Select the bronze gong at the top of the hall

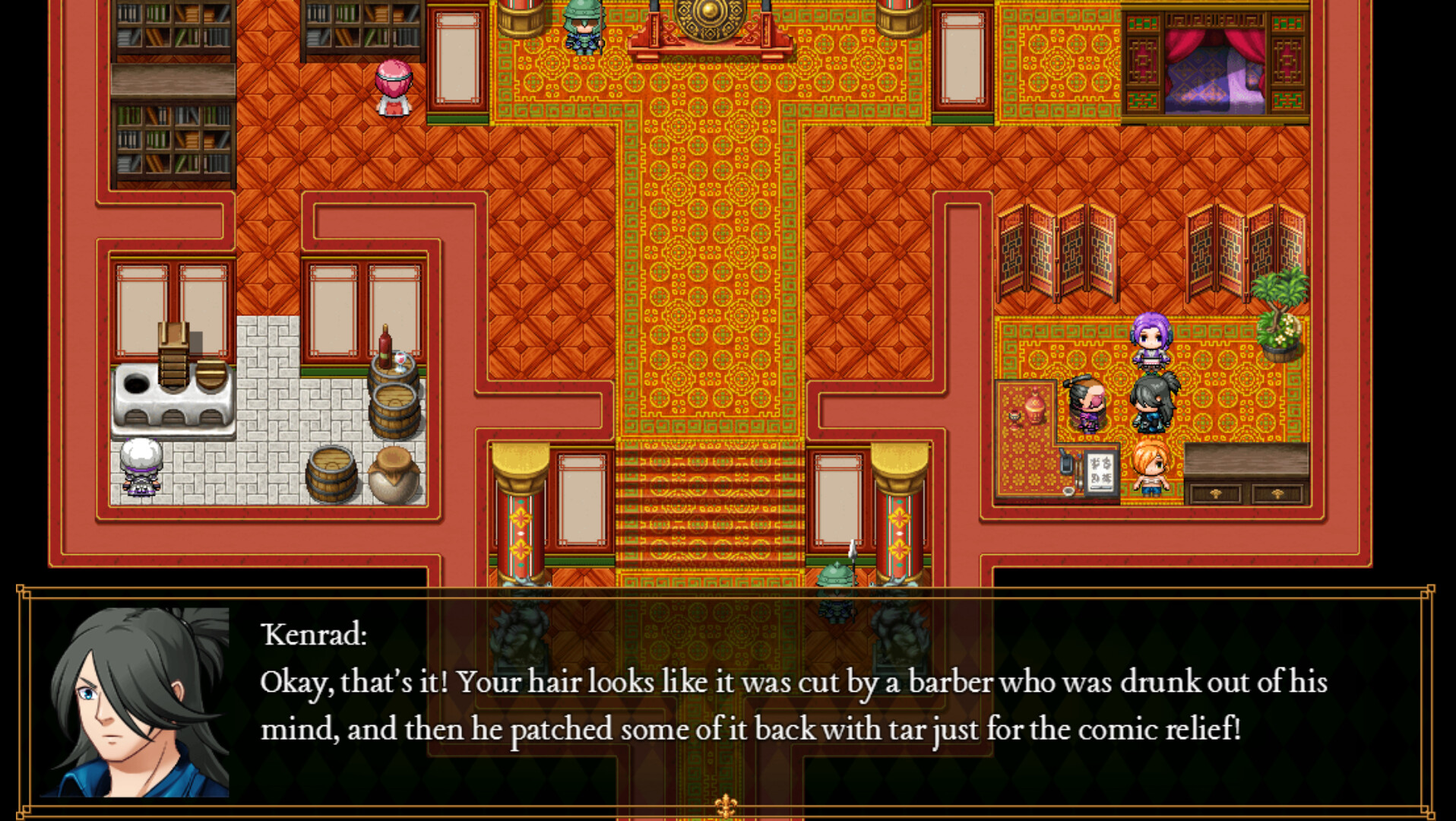pos(711,15)
